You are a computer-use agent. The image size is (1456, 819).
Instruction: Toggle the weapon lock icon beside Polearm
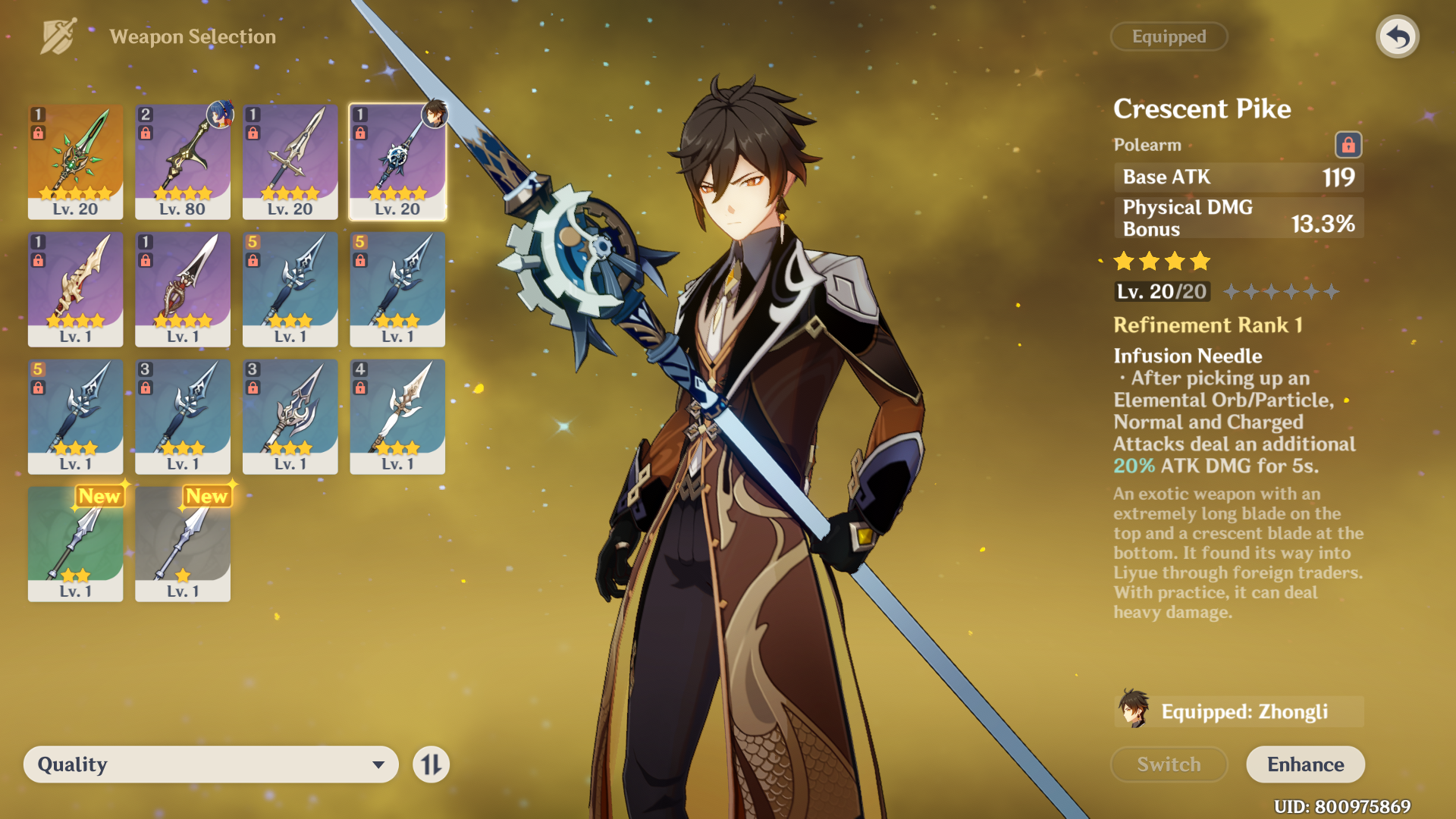point(1348,144)
